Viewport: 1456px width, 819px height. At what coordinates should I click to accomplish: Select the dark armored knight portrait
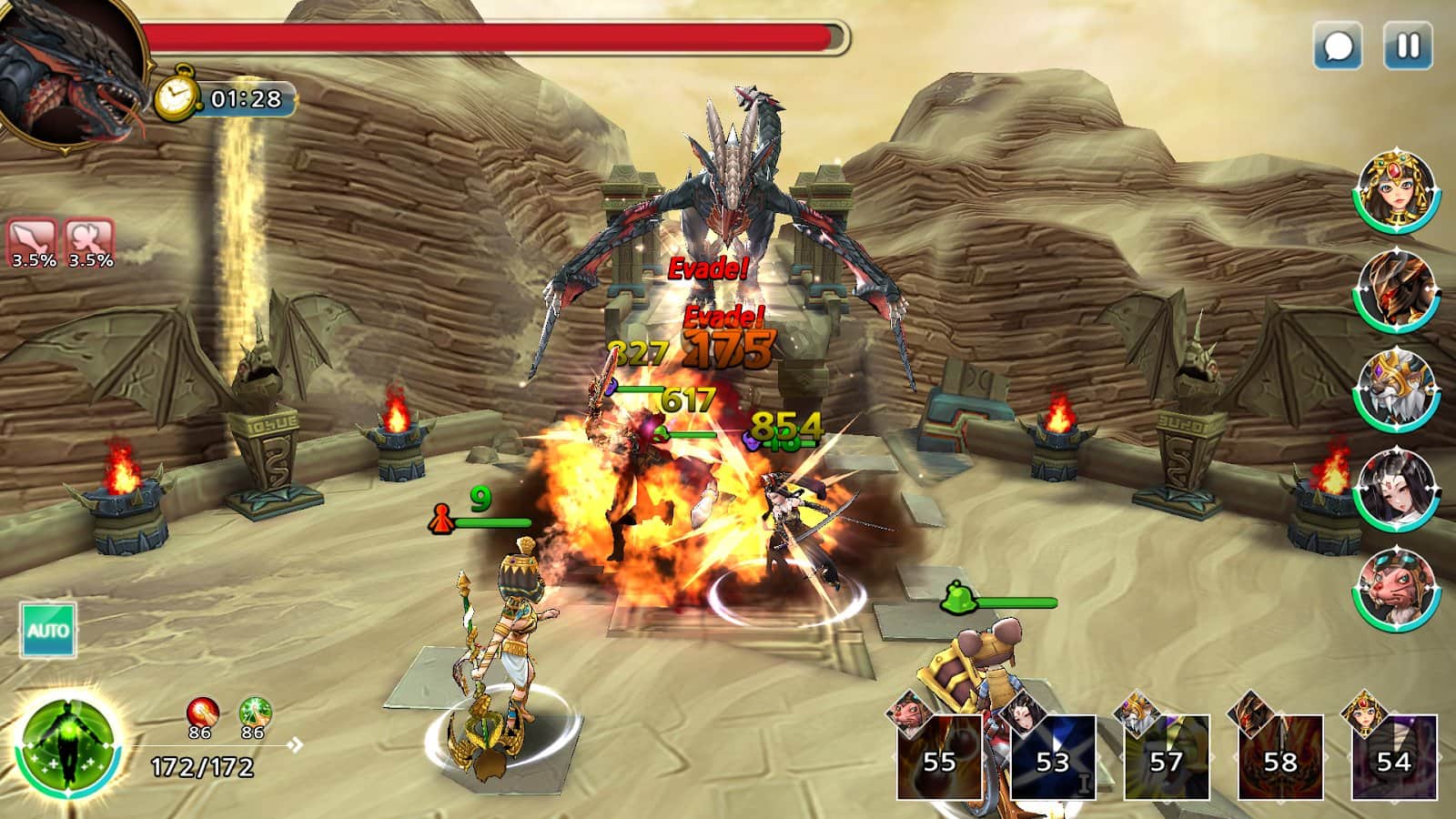pyautogui.click(x=1396, y=290)
